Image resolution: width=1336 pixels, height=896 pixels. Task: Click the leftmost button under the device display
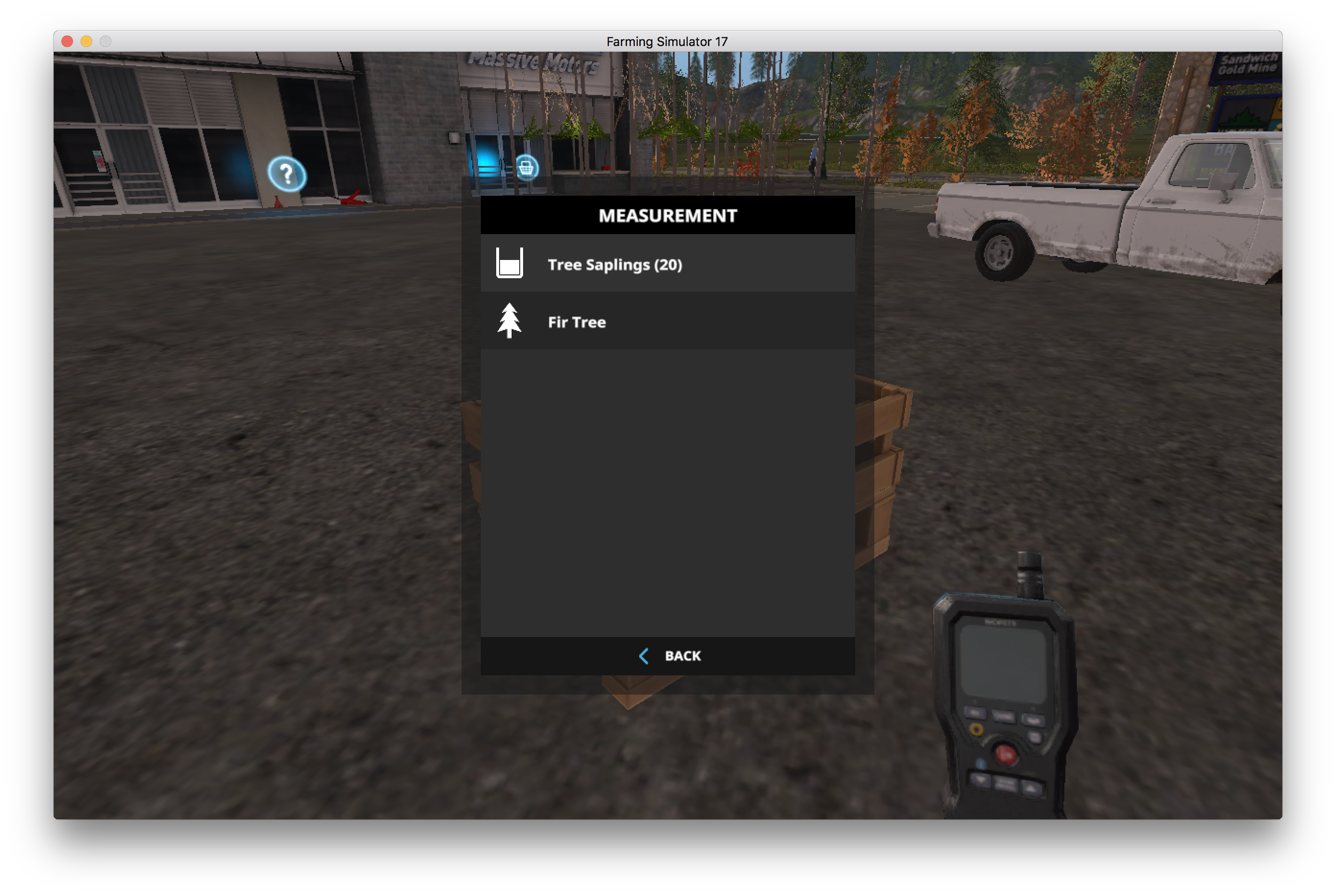976,713
